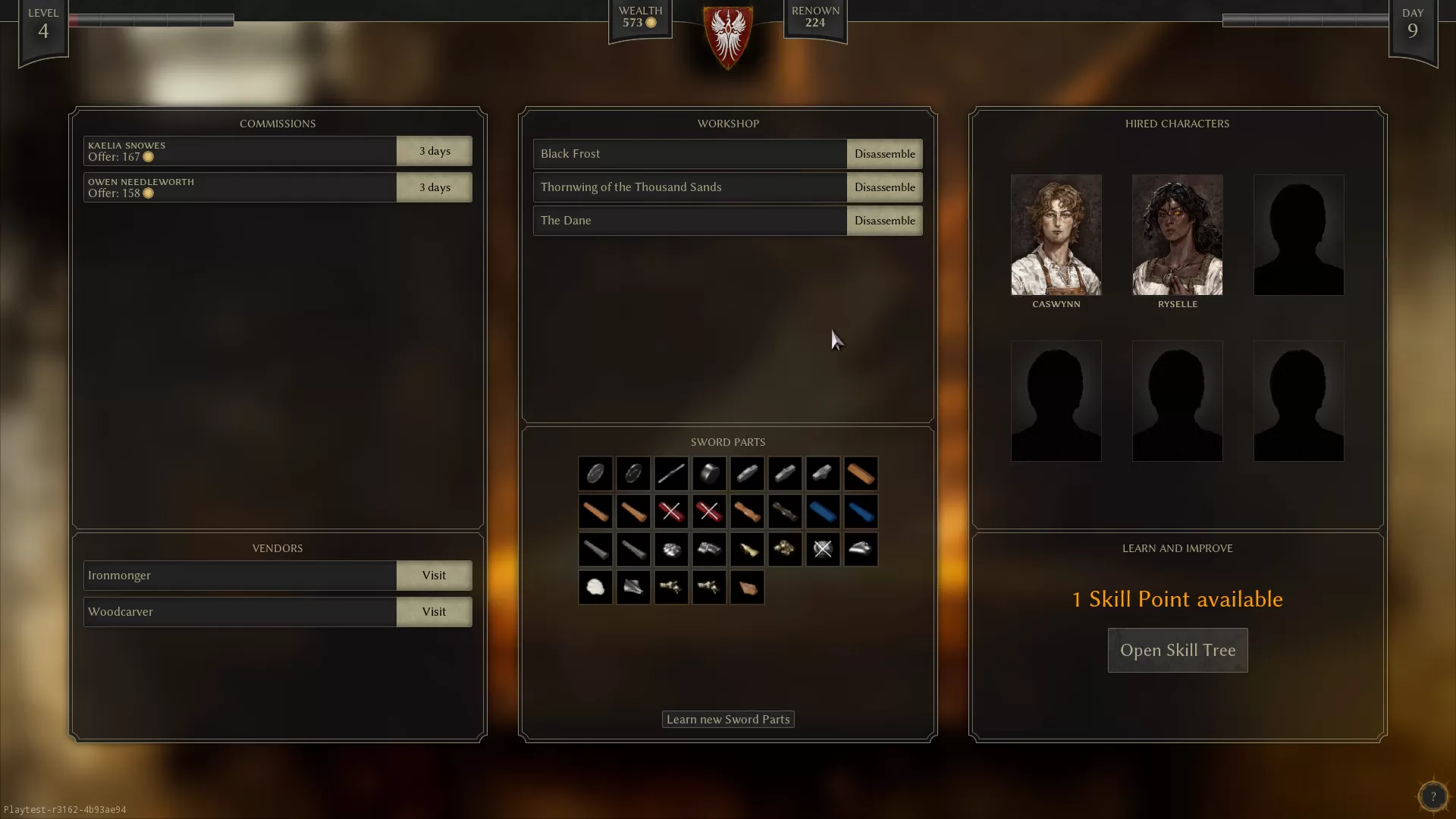
Task: Toggle the crossed-out round pommel part
Action: [x=823, y=549]
